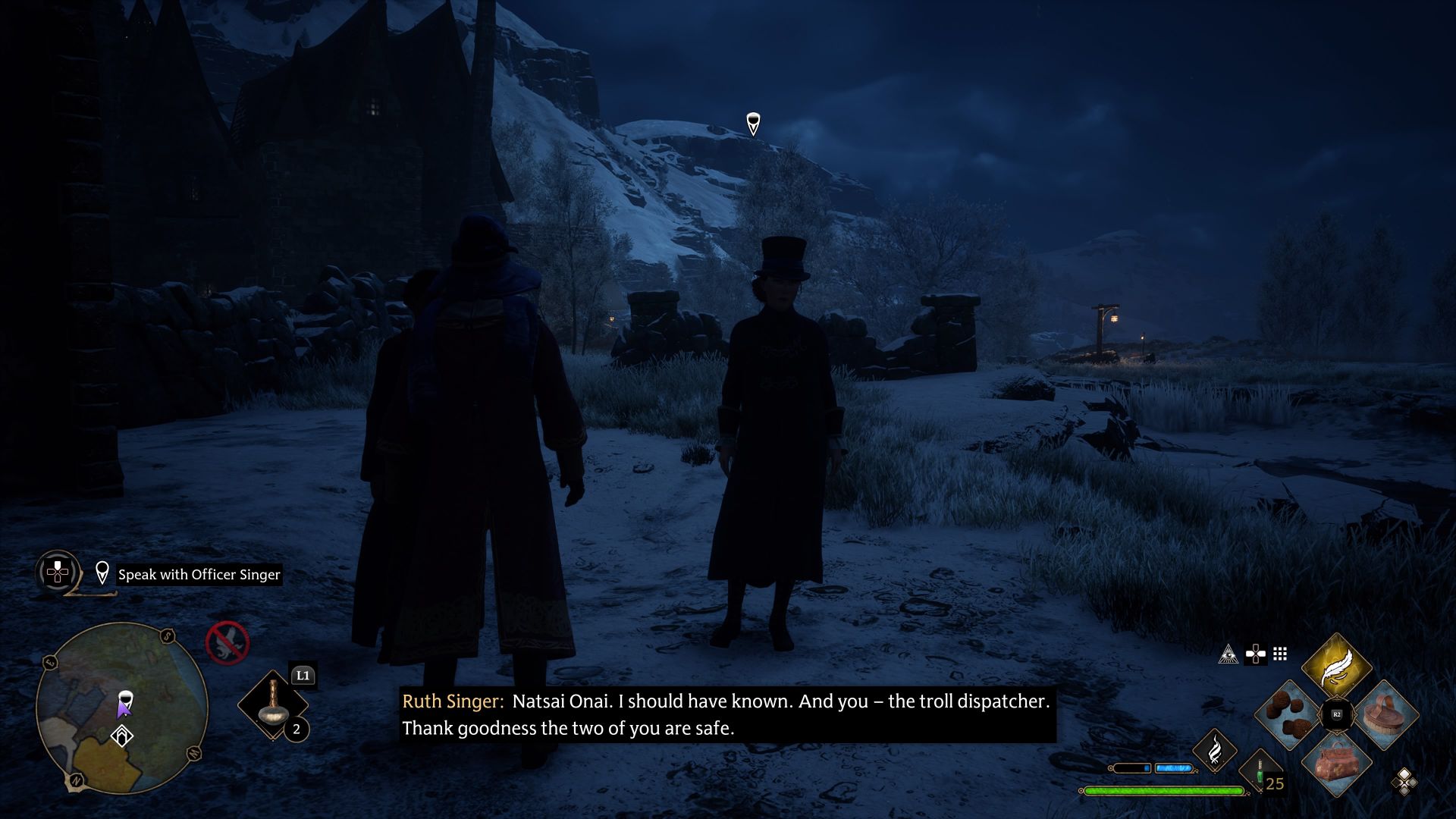Viewport: 1456px width, 819px height.
Task: Click the Wiggenweld potion icon showing 25
Action: [x=1260, y=772]
